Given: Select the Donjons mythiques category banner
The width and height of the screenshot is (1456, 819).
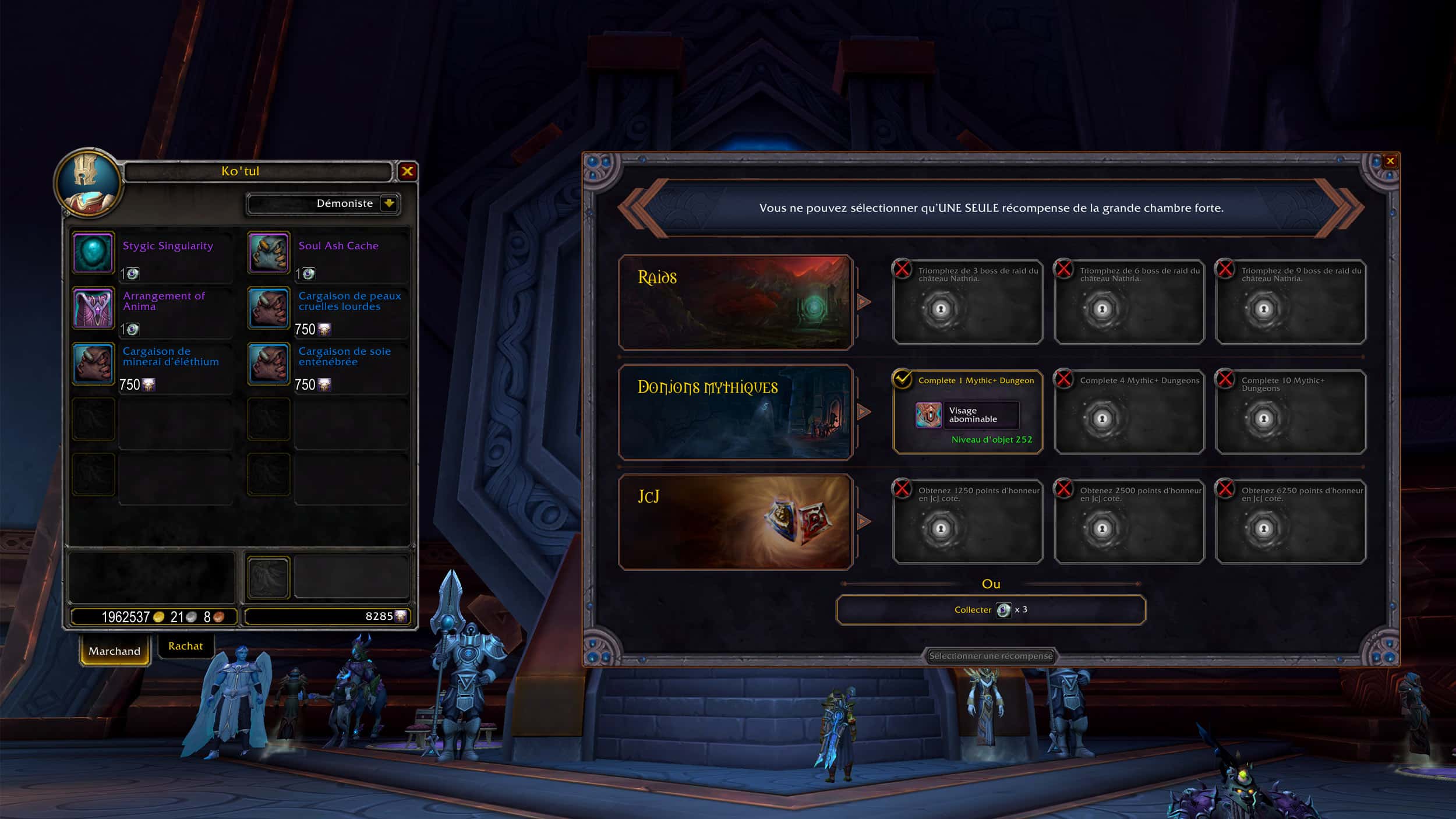Looking at the screenshot, I should (736, 412).
